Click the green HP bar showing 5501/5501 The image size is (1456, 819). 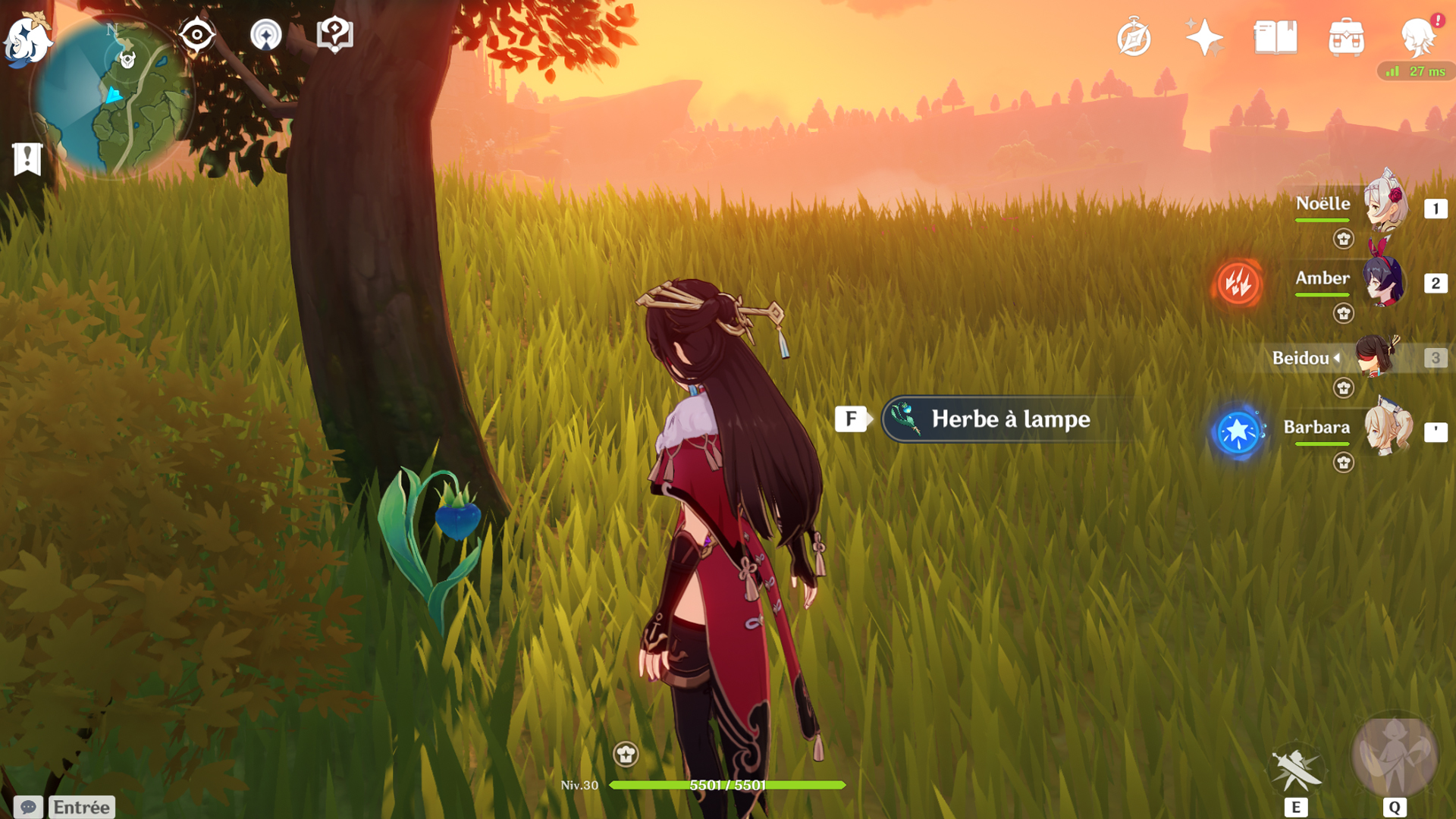(728, 786)
